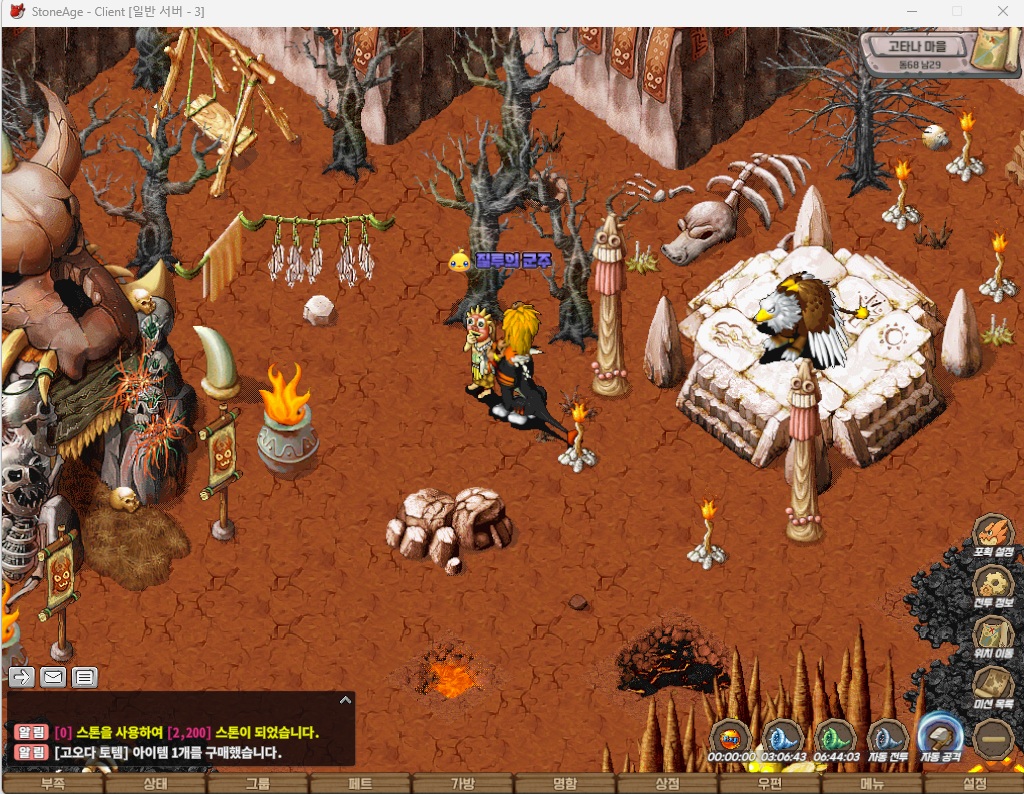Open the 가방 (bag) inventory

462,784
